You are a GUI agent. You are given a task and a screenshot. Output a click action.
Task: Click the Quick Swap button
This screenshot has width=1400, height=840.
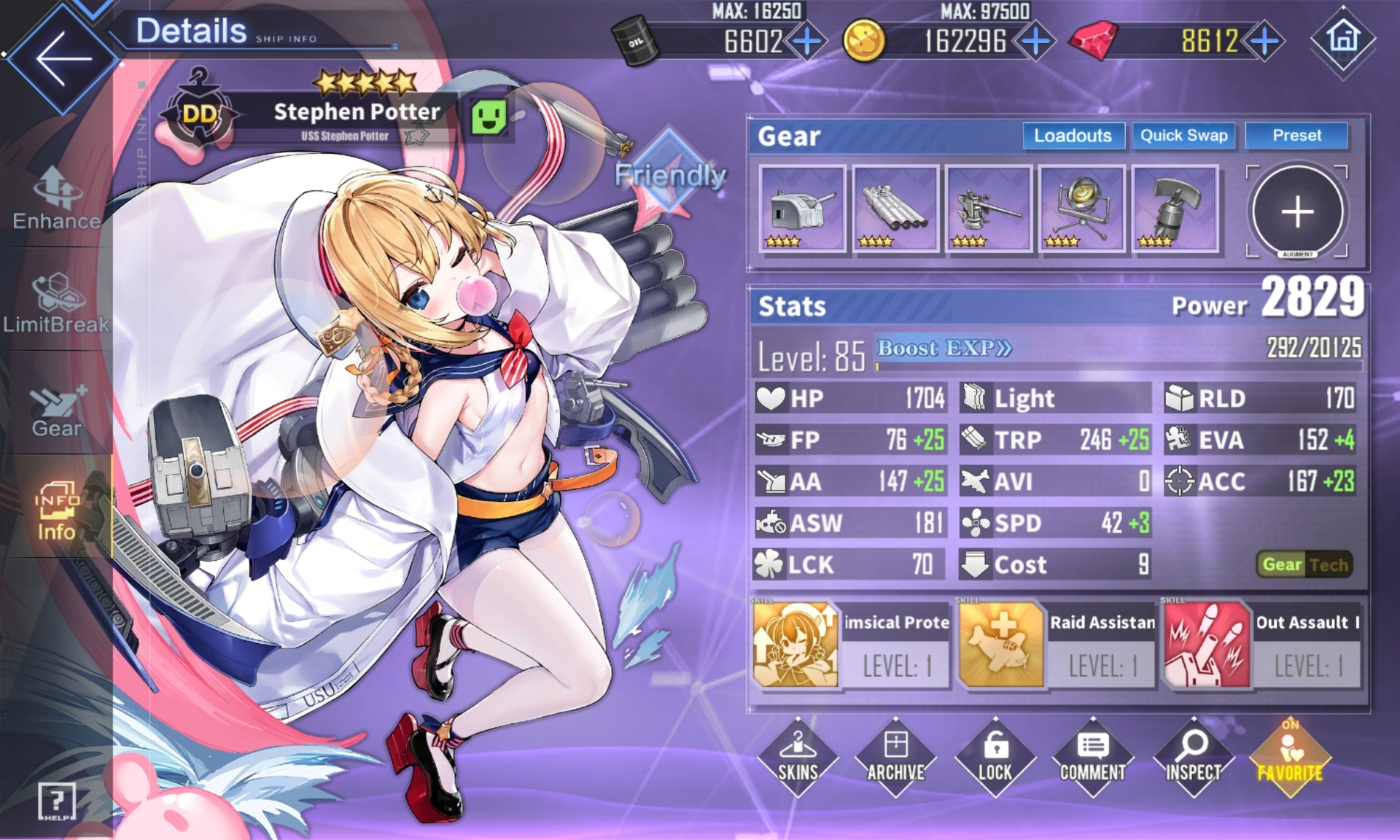coord(1183,136)
